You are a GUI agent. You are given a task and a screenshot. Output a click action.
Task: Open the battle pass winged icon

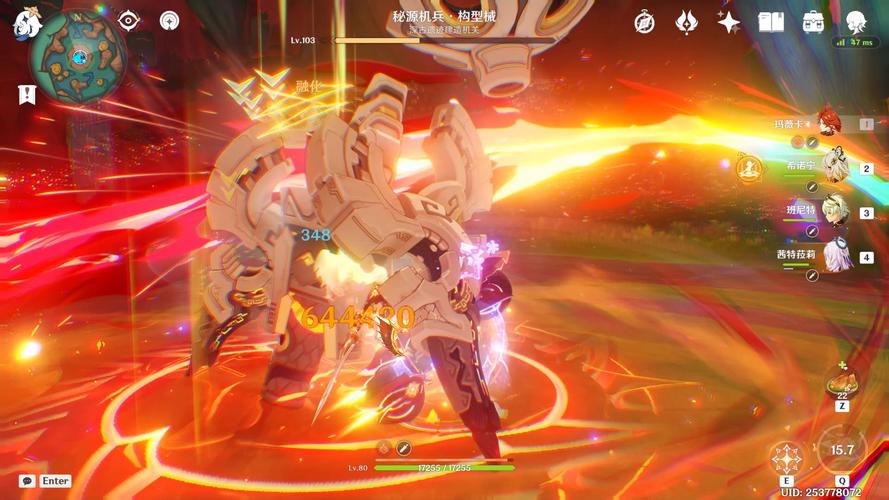coord(687,21)
